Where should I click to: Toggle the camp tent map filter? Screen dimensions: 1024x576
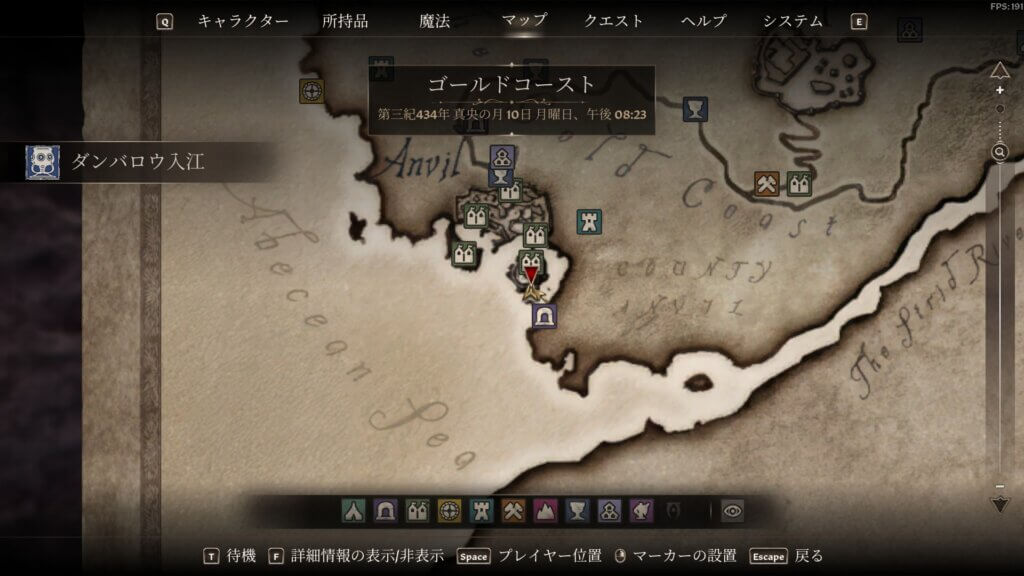(354, 511)
